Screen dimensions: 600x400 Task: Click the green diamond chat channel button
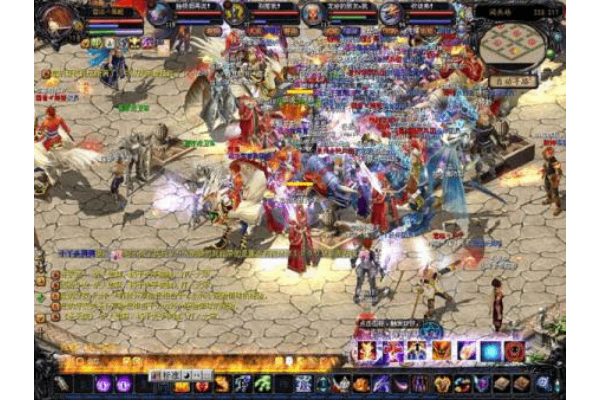41,297
